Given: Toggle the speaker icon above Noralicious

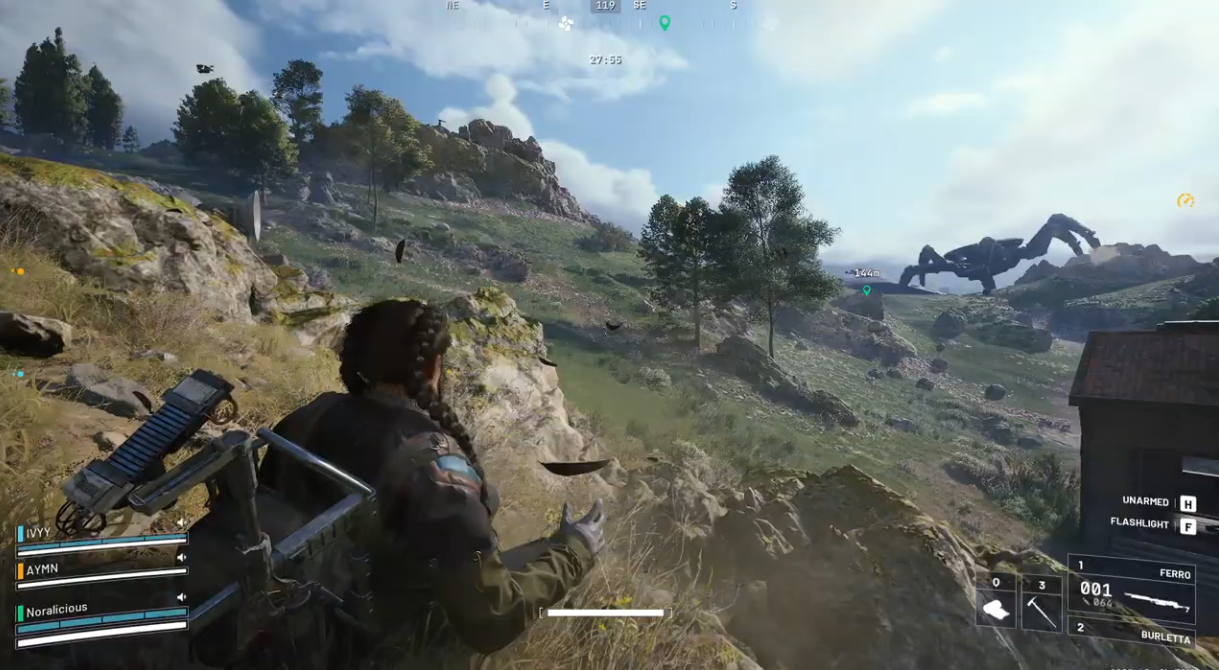Looking at the screenshot, I should point(181,597).
